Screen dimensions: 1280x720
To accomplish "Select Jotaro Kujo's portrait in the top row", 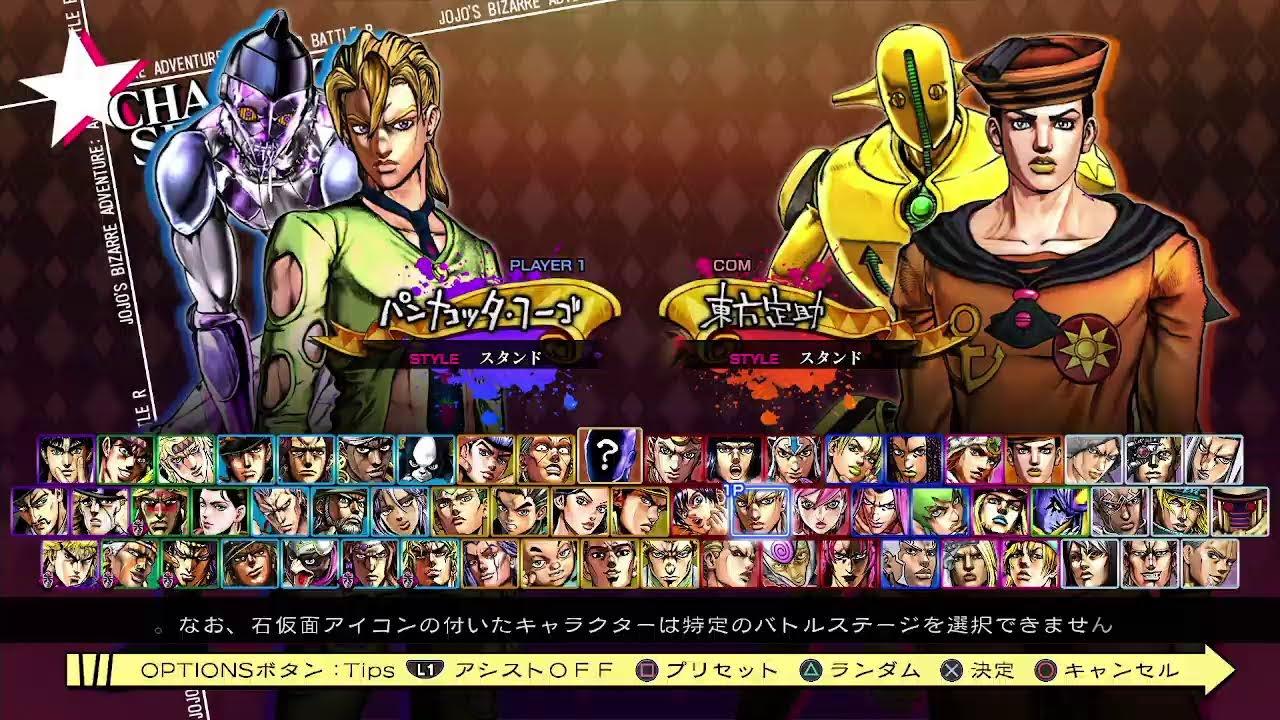I will tap(245, 458).
